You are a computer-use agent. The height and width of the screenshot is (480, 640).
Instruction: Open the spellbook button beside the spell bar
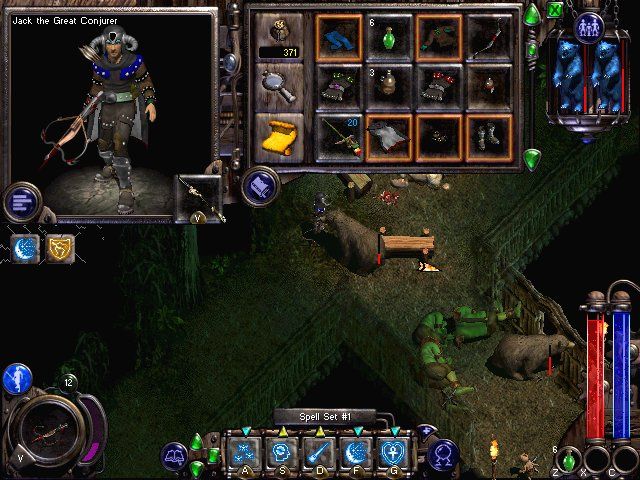point(175,457)
